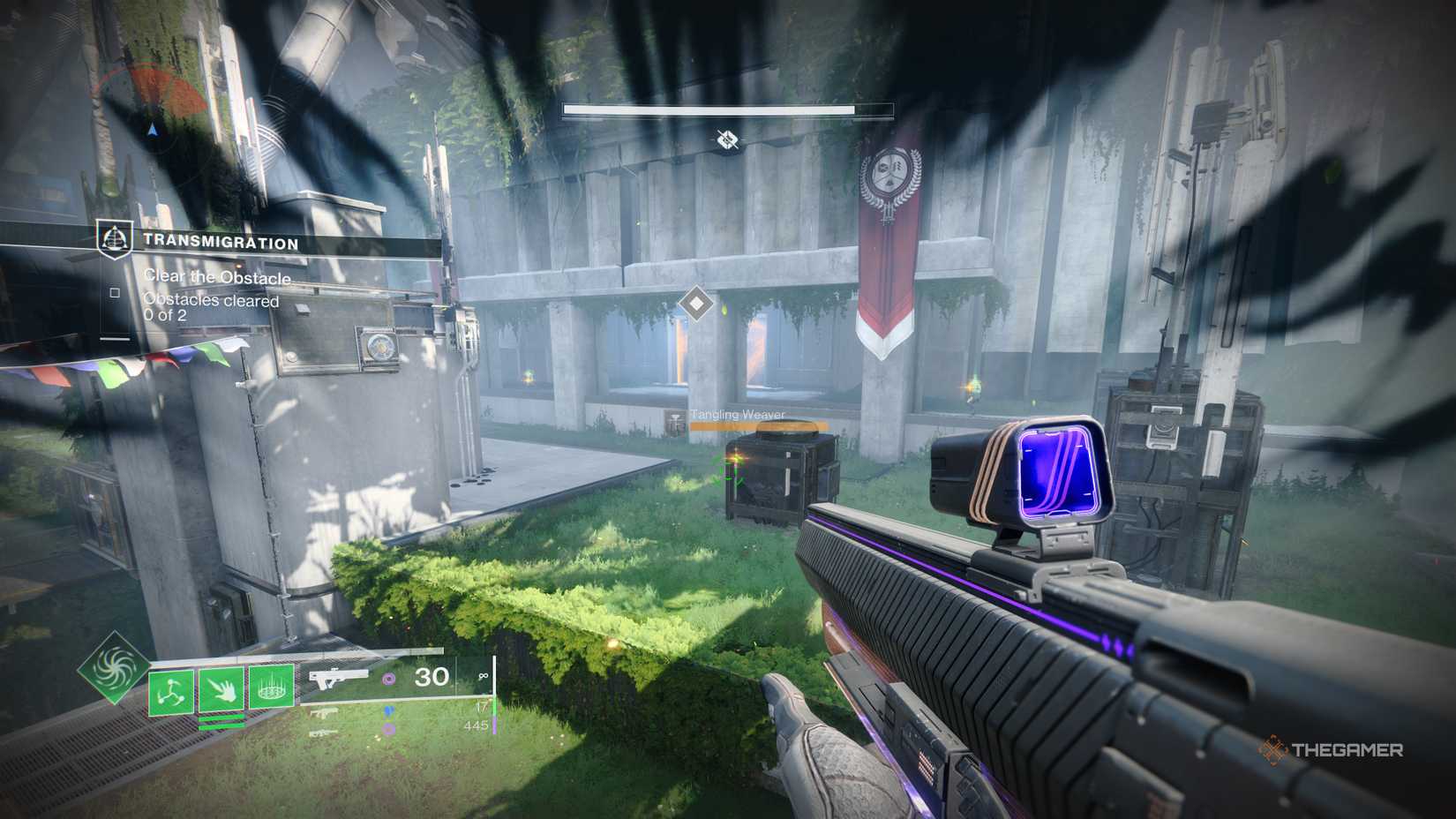Click the heavy weapon icon in the loadout
The height and width of the screenshot is (819, 1456).
point(323,733)
